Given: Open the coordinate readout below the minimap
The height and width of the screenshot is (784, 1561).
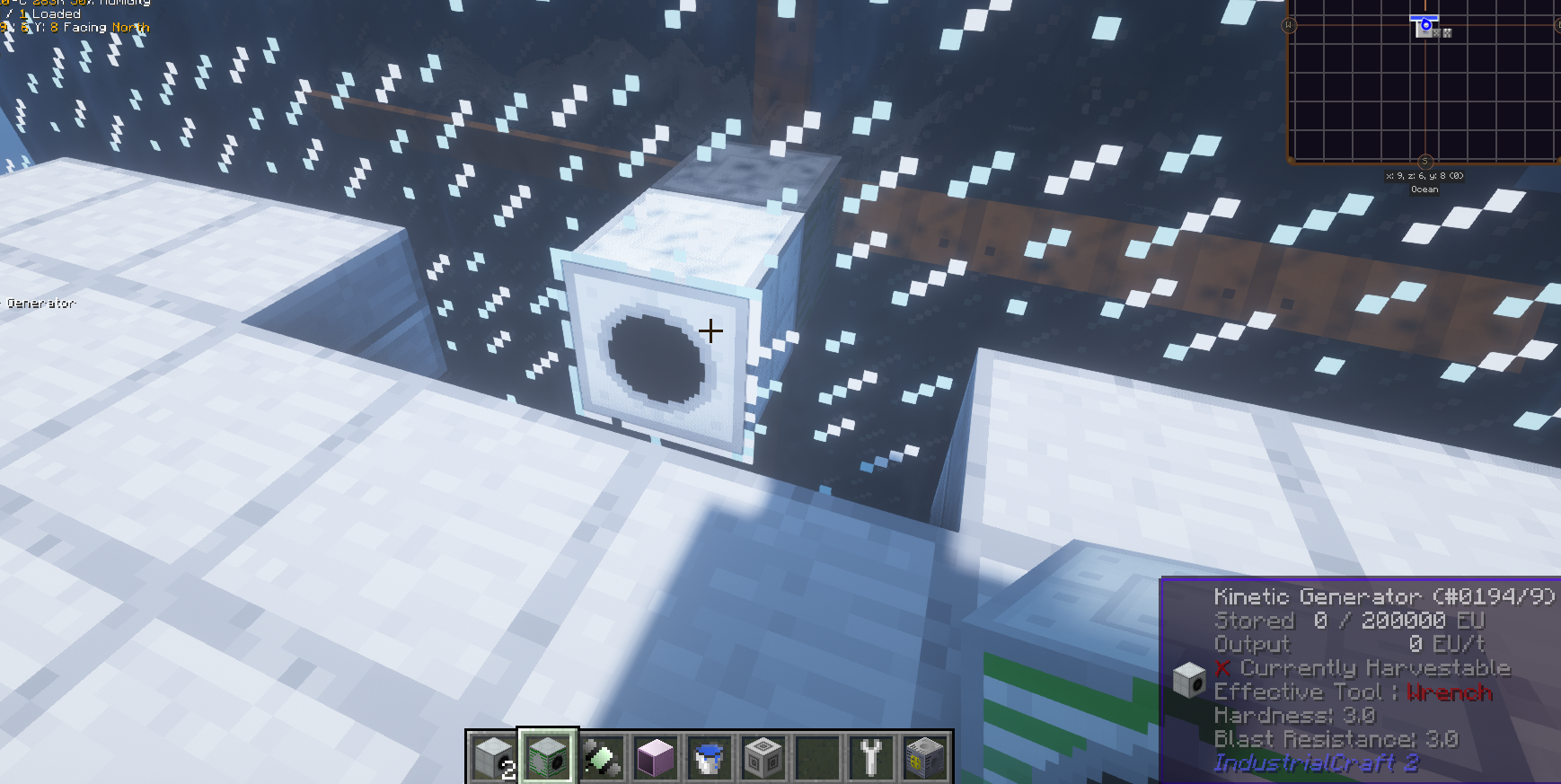Looking at the screenshot, I should tap(1424, 176).
